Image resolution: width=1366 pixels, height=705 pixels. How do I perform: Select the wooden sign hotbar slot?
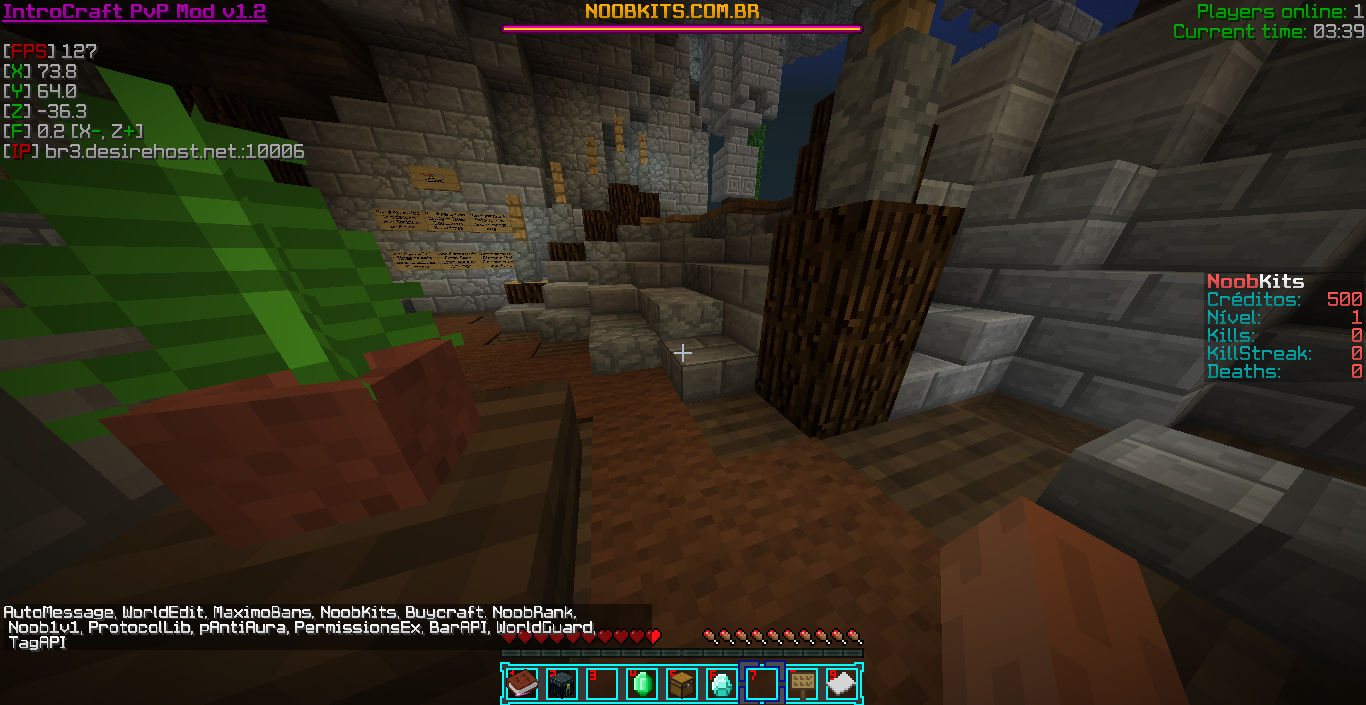(802, 684)
